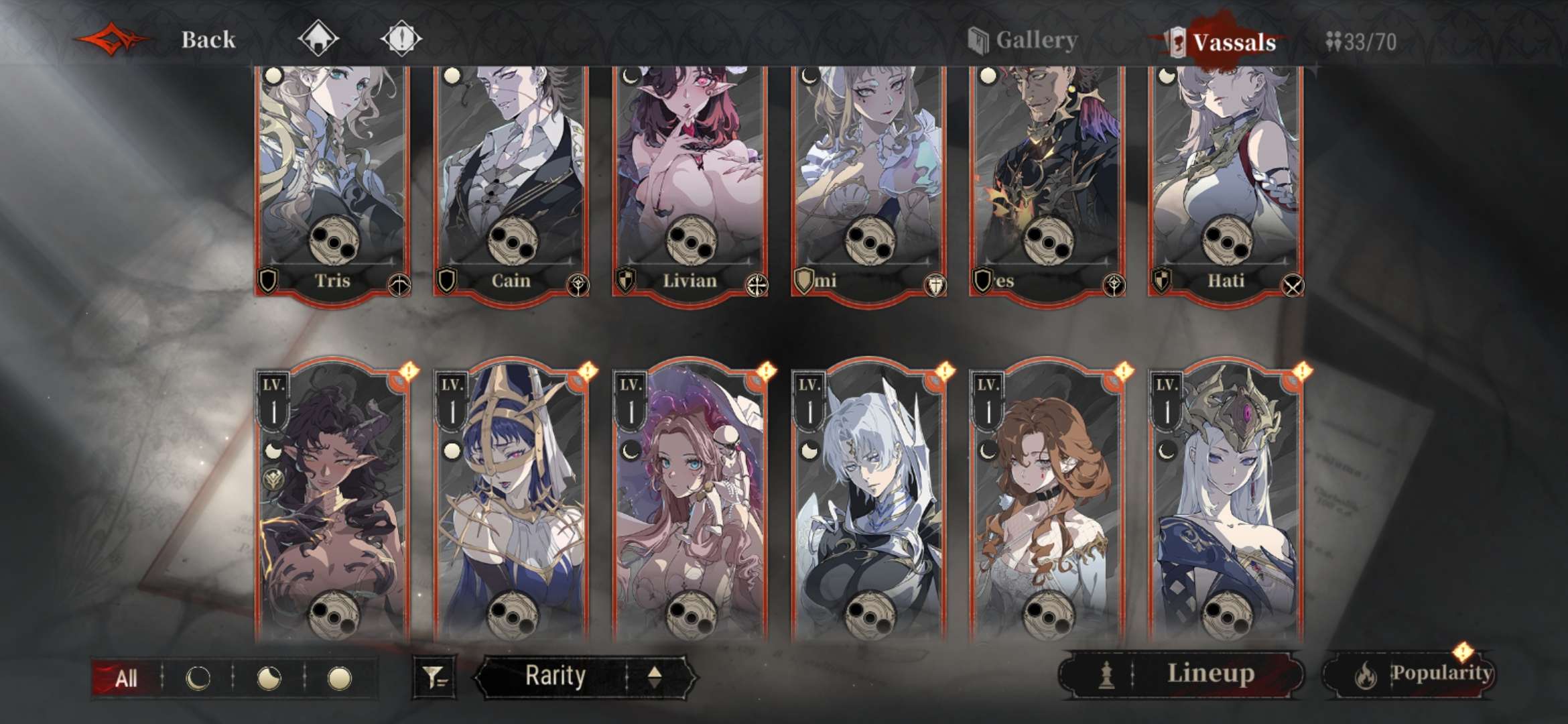Go back to the previous screen
The height and width of the screenshot is (724, 1568).
click(x=207, y=40)
